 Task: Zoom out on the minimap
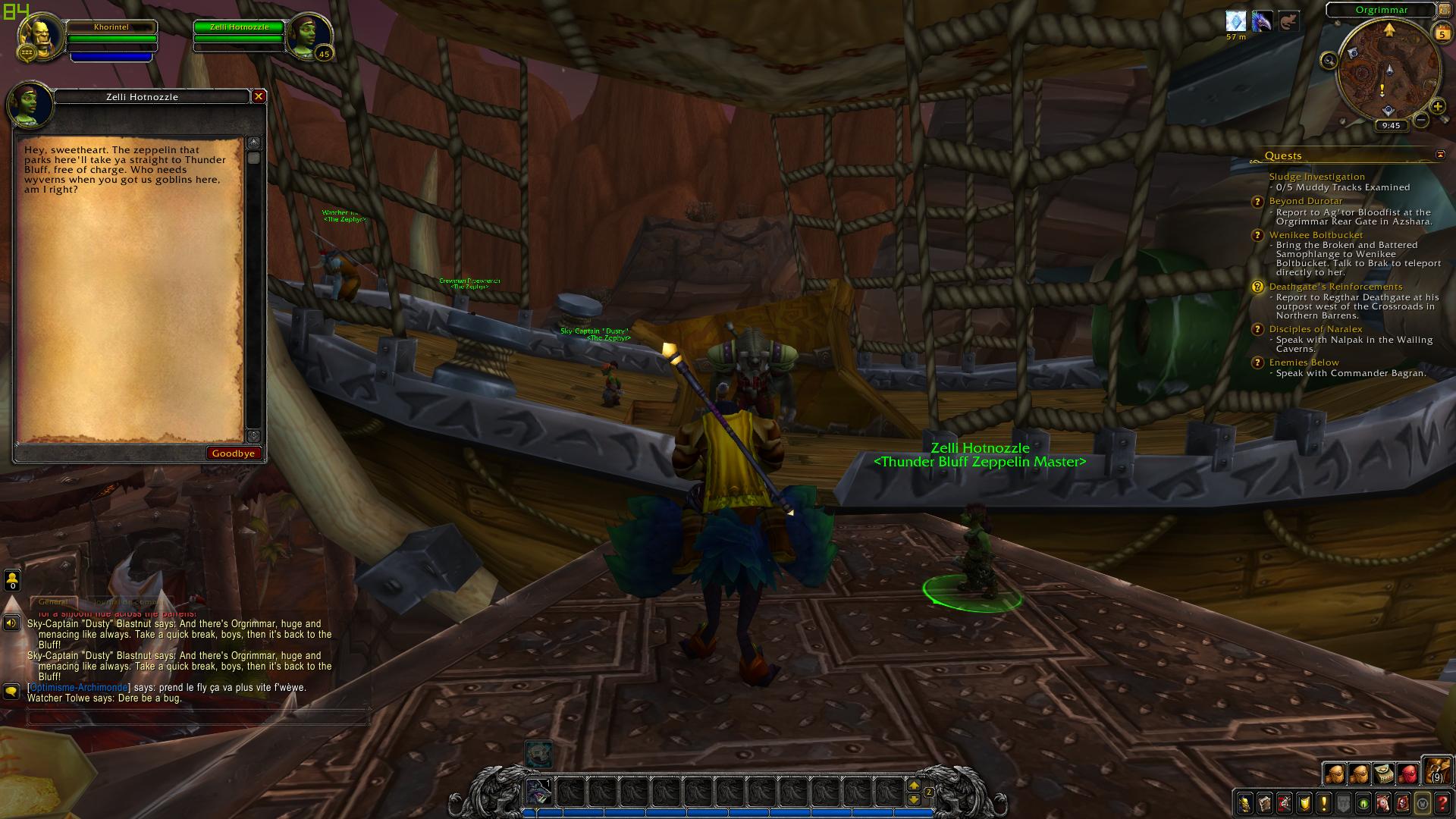[1422, 120]
